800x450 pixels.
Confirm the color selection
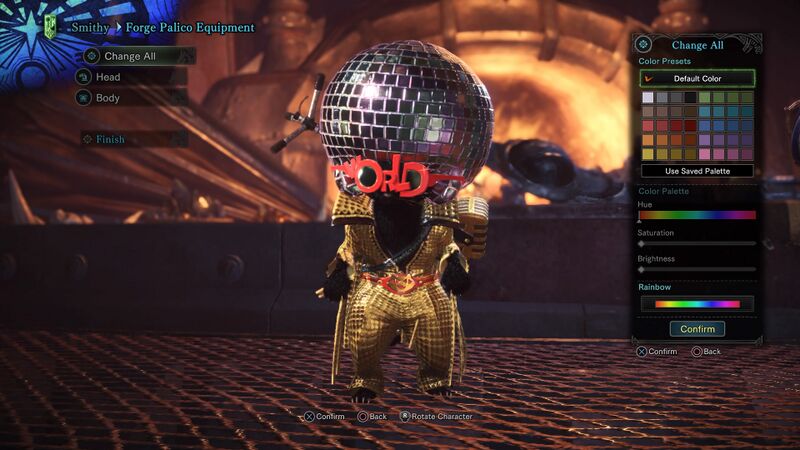[697, 329]
